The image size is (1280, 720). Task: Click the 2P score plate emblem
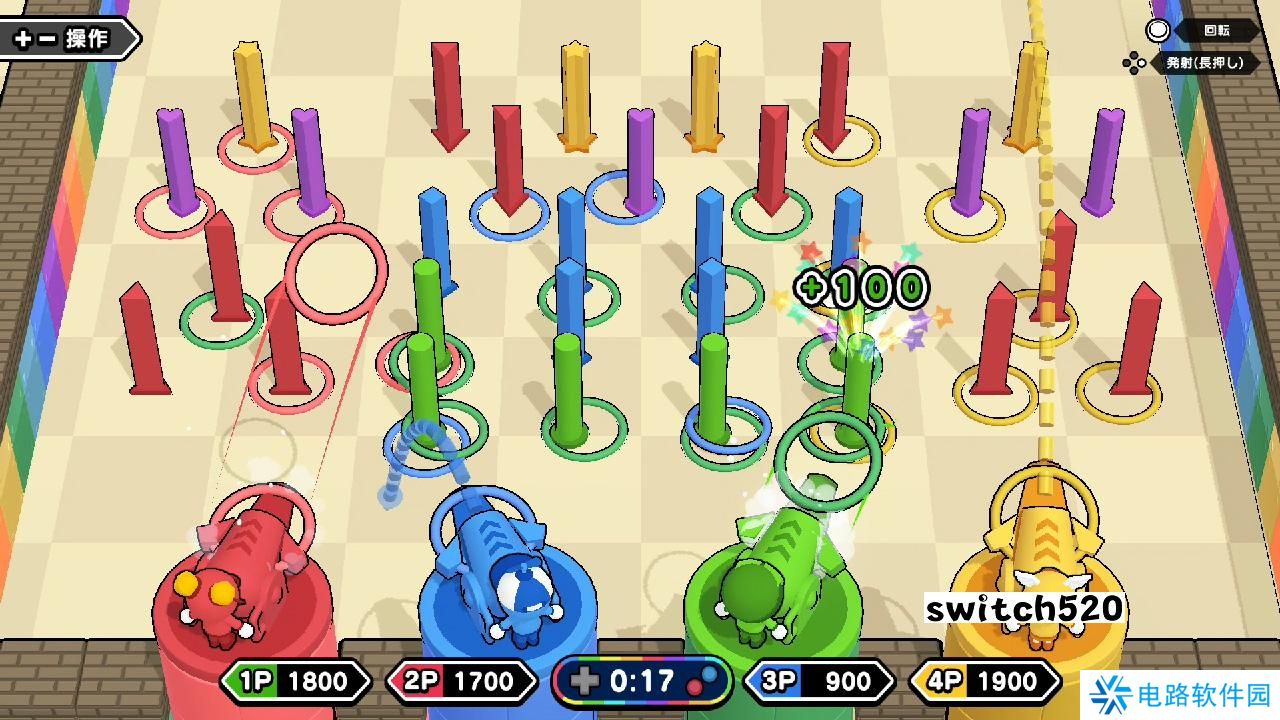tap(422, 681)
